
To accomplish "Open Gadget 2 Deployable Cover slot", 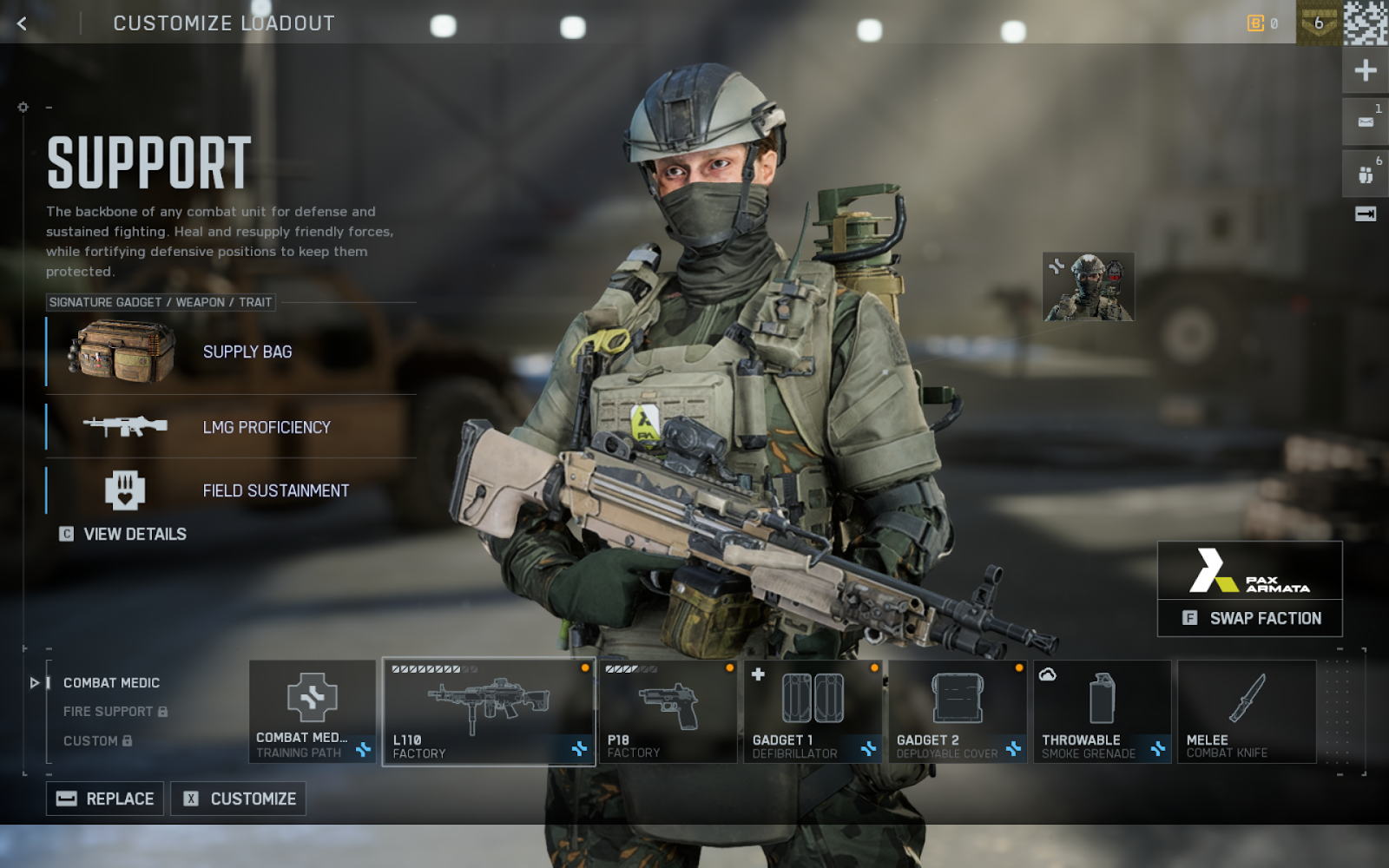I will (x=958, y=712).
